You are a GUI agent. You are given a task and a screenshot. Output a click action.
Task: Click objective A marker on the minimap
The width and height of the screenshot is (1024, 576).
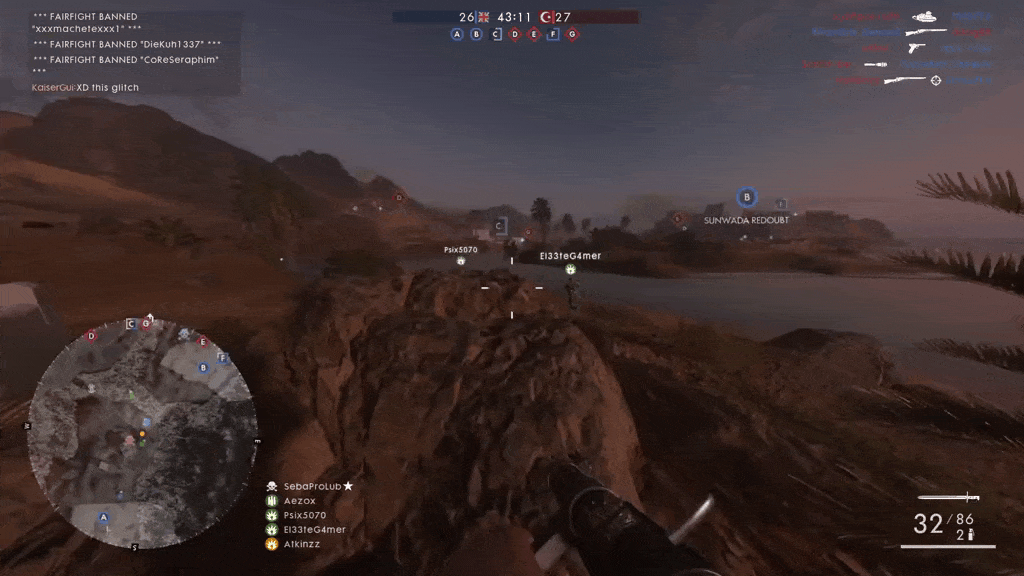coord(103,518)
